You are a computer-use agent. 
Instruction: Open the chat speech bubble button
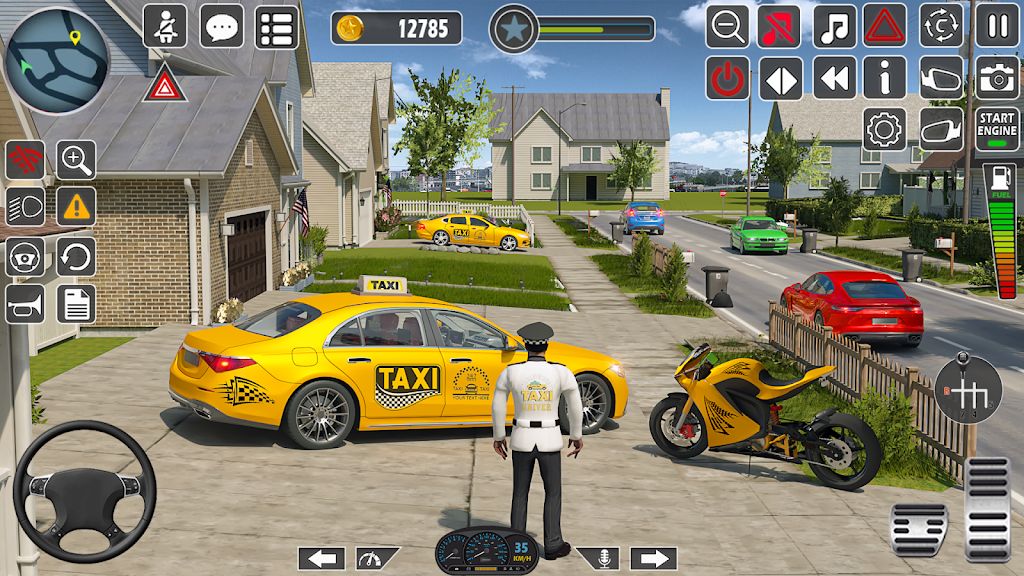tap(221, 26)
